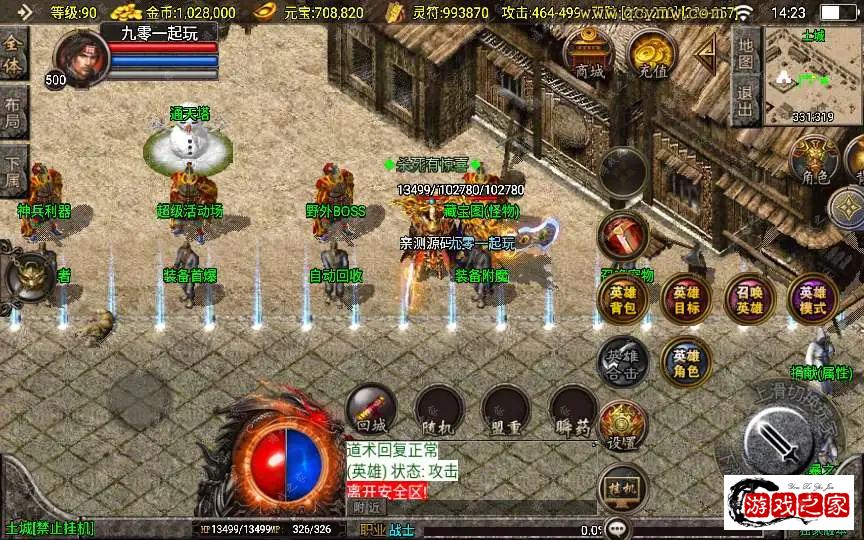Trigger the 英雄合击 combo attack
This screenshot has width=864, height=540.
click(x=622, y=362)
